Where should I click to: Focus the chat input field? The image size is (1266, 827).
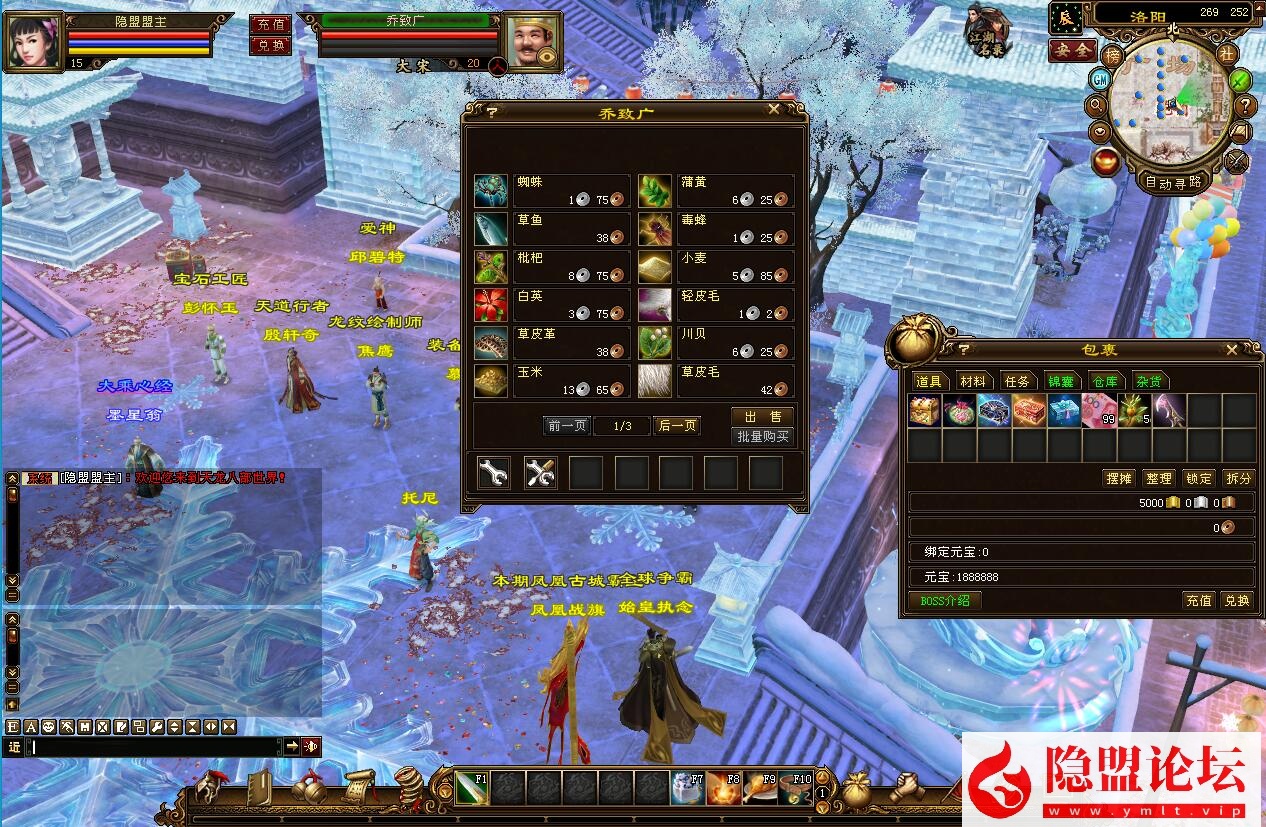coord(155,746)
